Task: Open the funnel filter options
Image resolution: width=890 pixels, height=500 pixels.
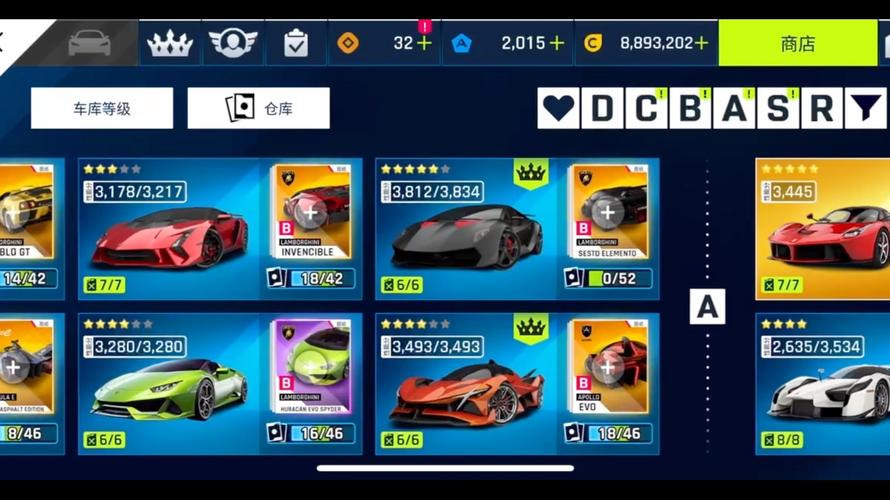Action: coord(866,108)
